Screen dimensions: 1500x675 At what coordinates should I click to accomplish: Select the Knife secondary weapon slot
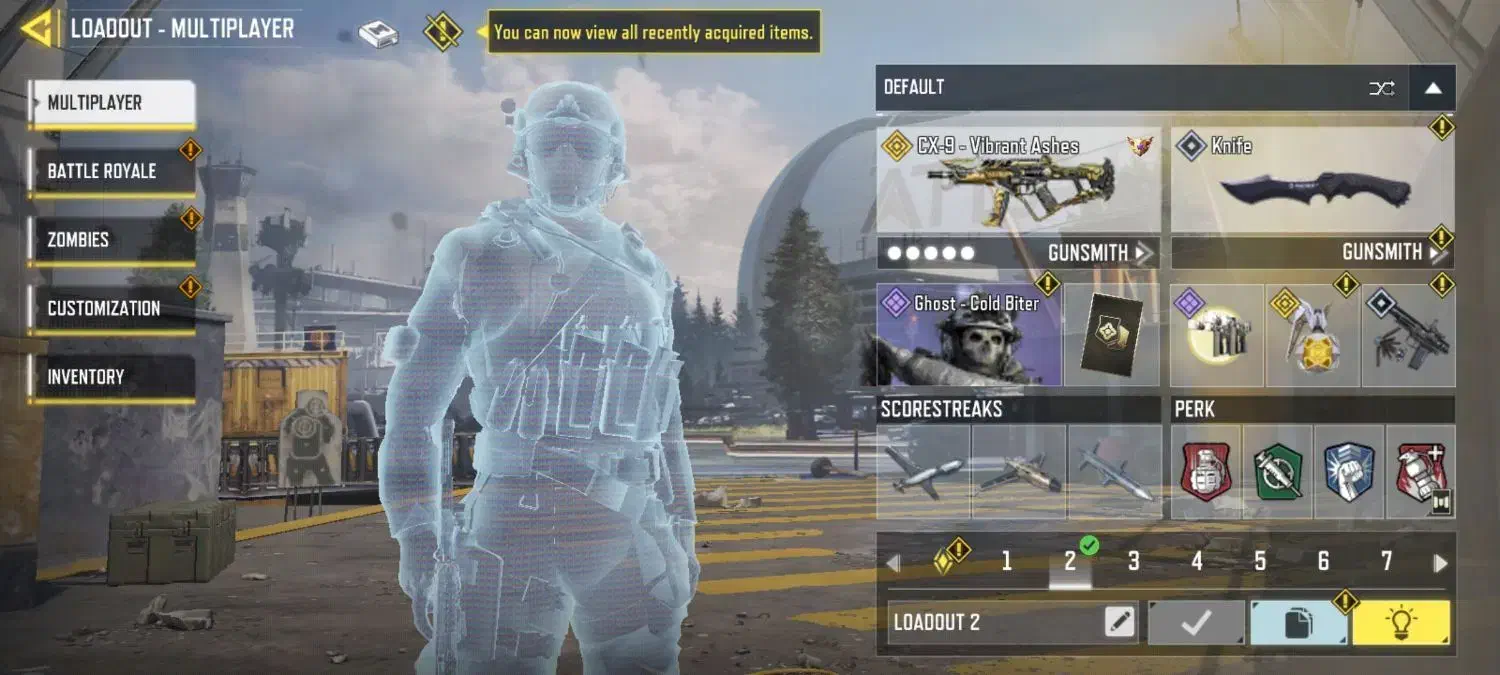[x=1312, y=181]
